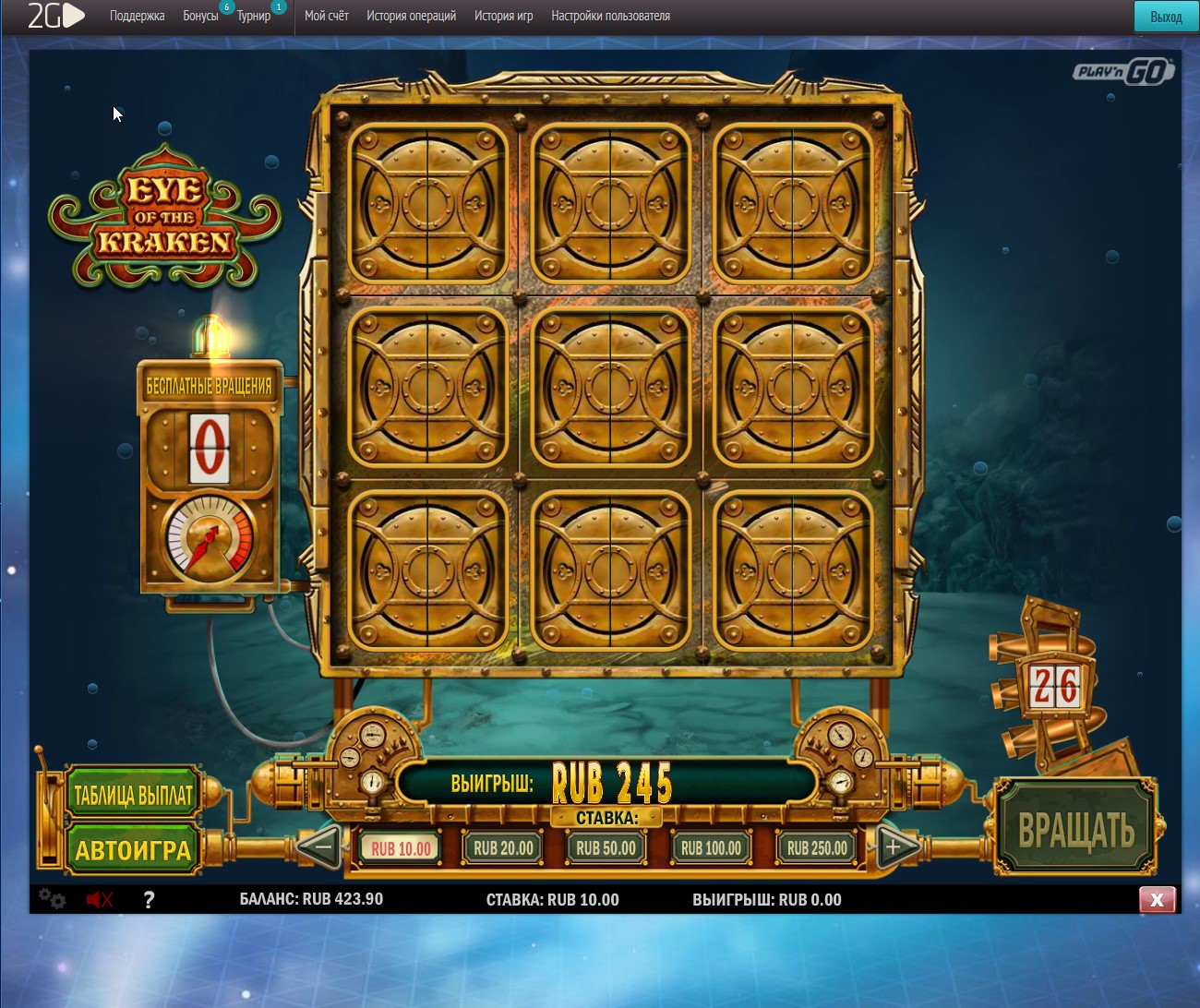The image size is (1200, 1008).
Task: Go to the Турнир tournament page
Action: [x=254, y=16]
